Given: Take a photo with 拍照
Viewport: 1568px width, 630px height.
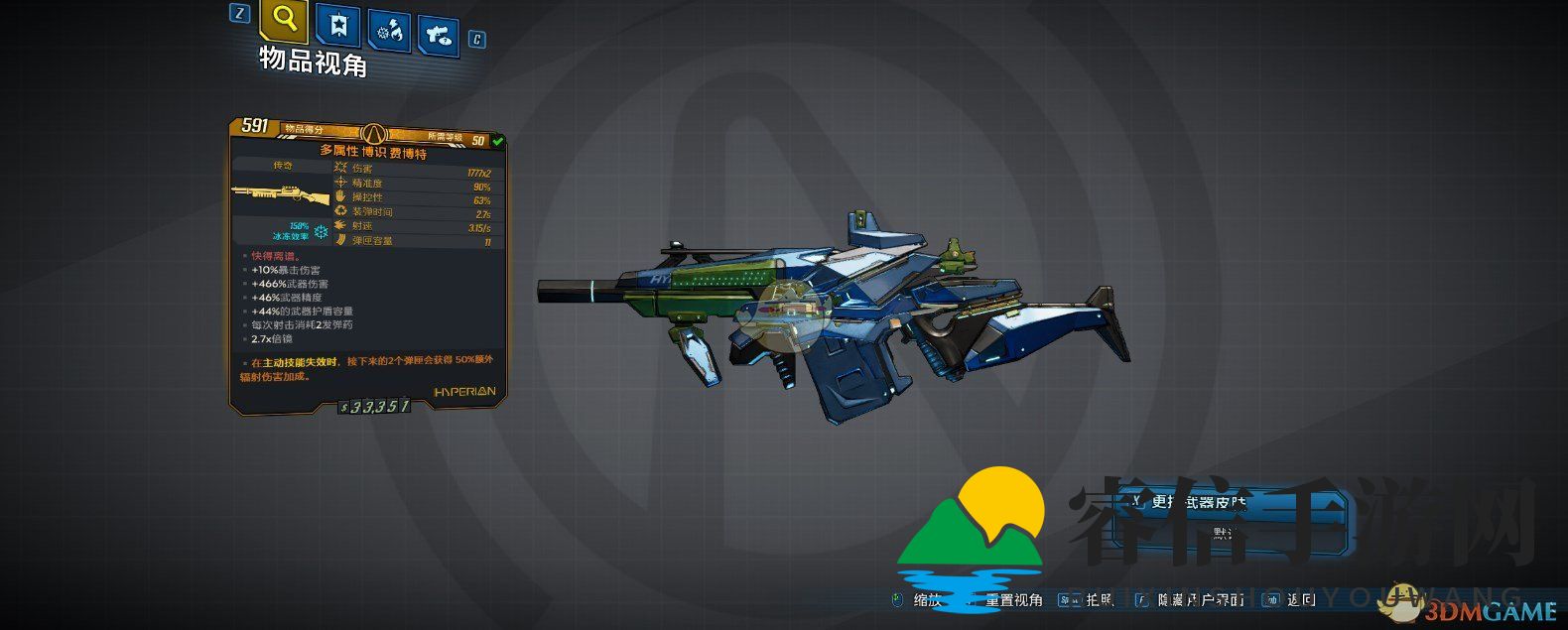Looking at the screenshot, I should [x=1100, y=599].
